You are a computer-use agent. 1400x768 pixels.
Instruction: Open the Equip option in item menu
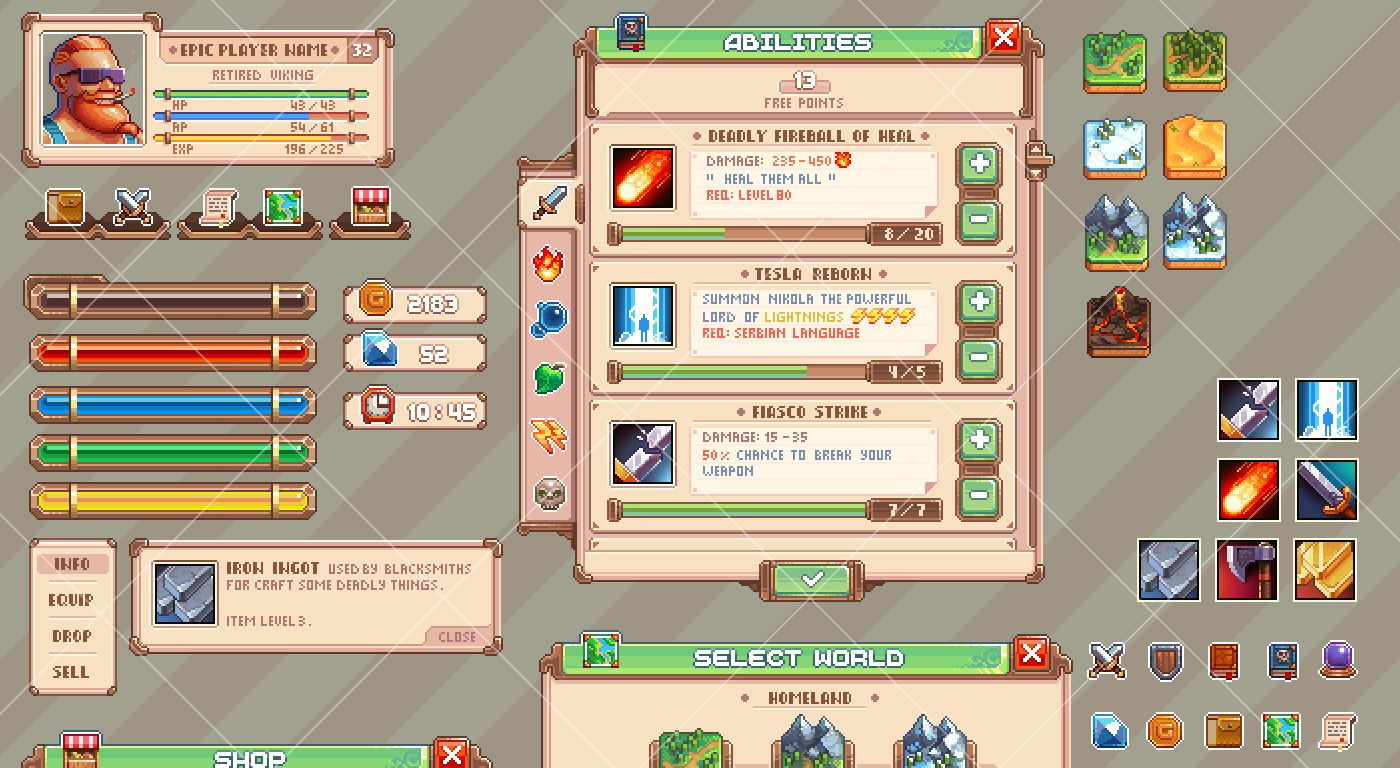(71, 600)
